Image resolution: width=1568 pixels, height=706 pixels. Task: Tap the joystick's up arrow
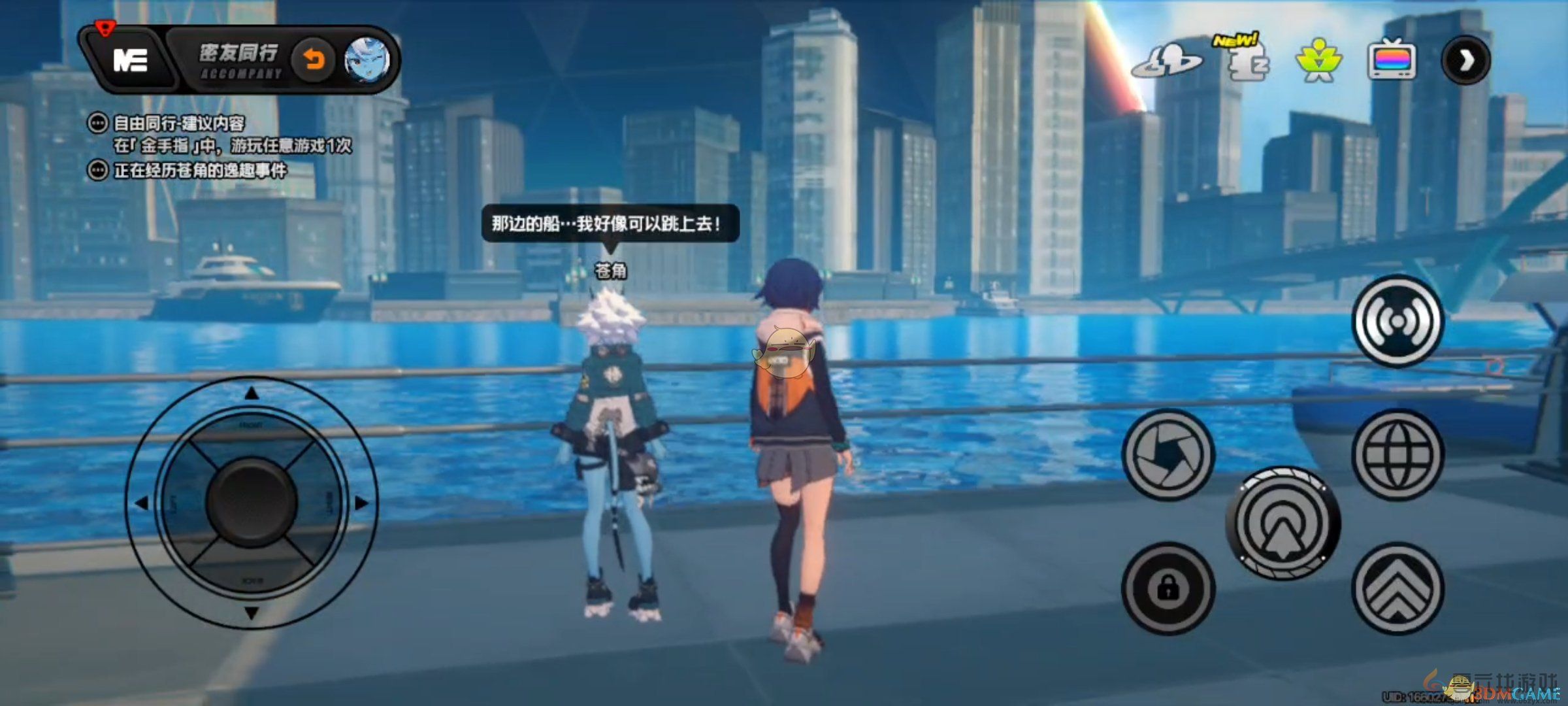[252, 394]
